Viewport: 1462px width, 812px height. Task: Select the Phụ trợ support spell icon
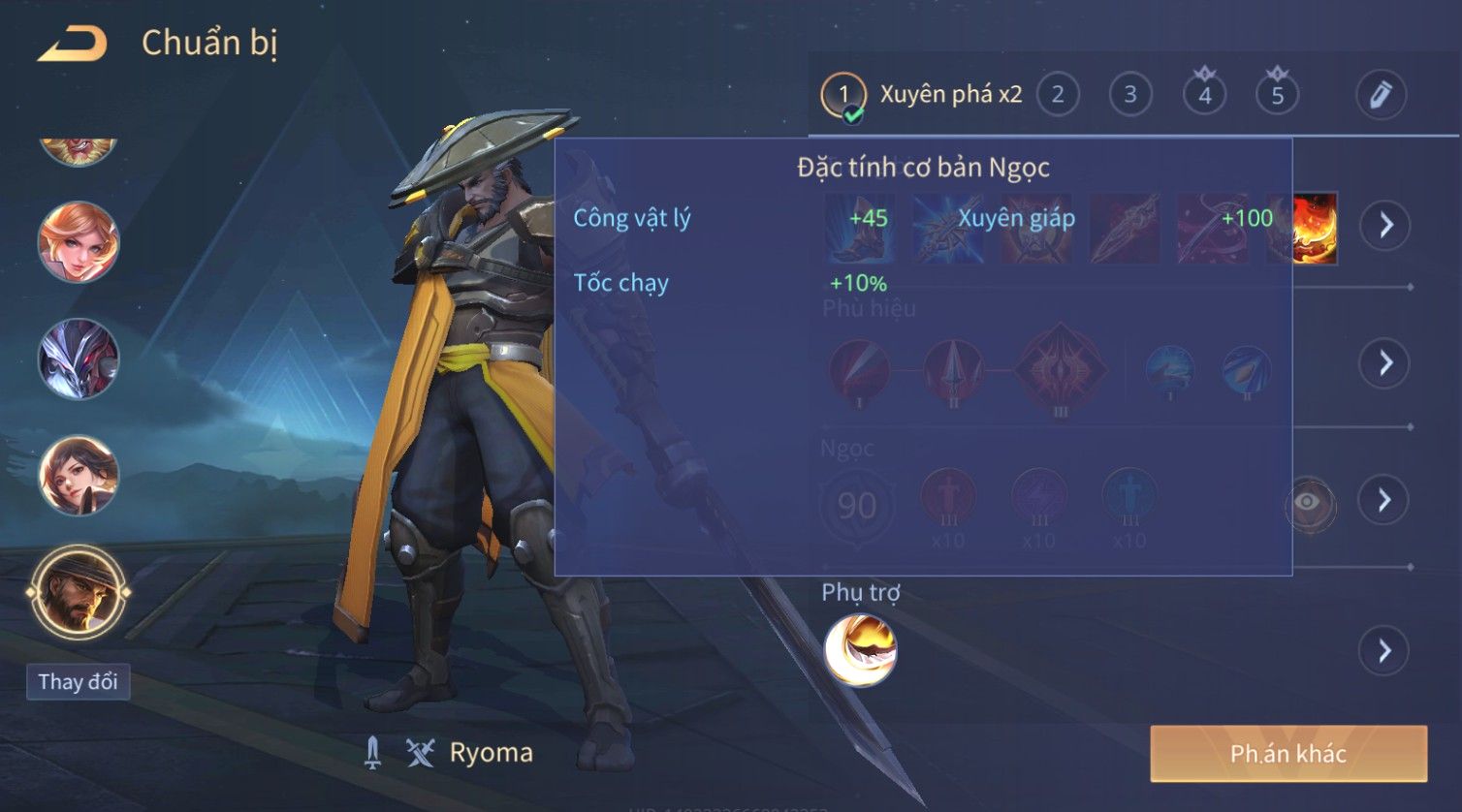(x=860, y=650)
